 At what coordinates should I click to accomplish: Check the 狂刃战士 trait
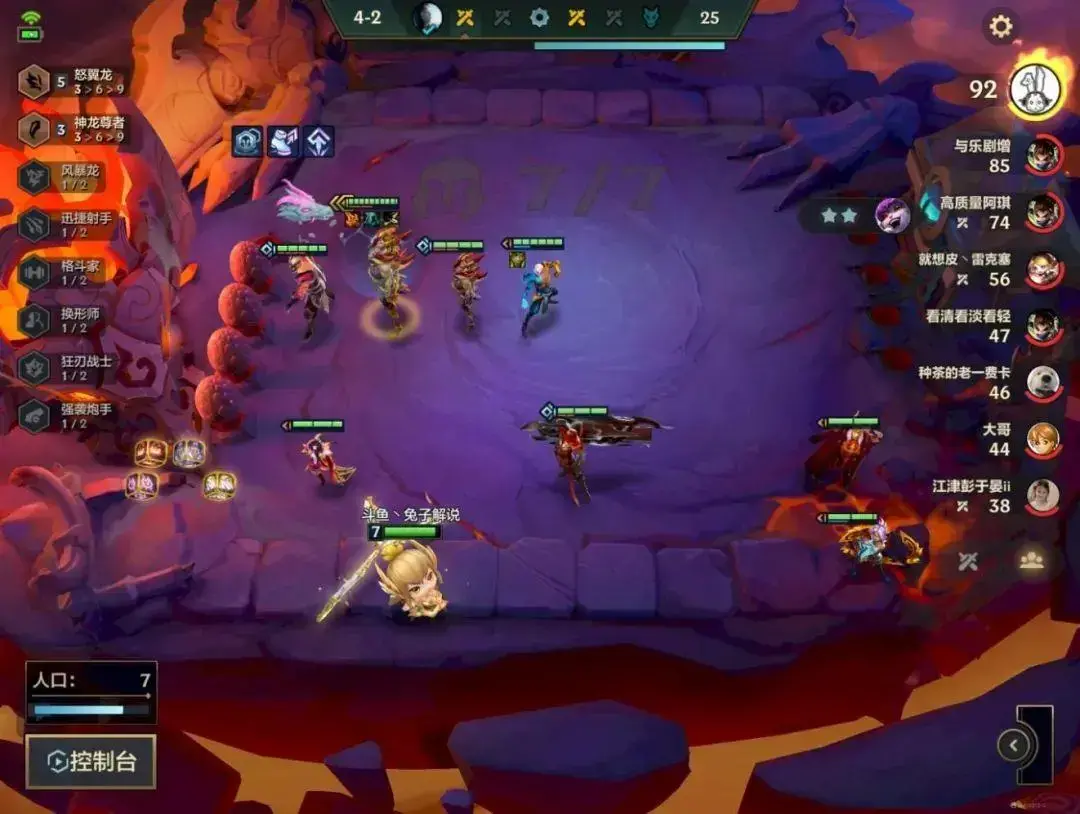(x=70, y=368)
